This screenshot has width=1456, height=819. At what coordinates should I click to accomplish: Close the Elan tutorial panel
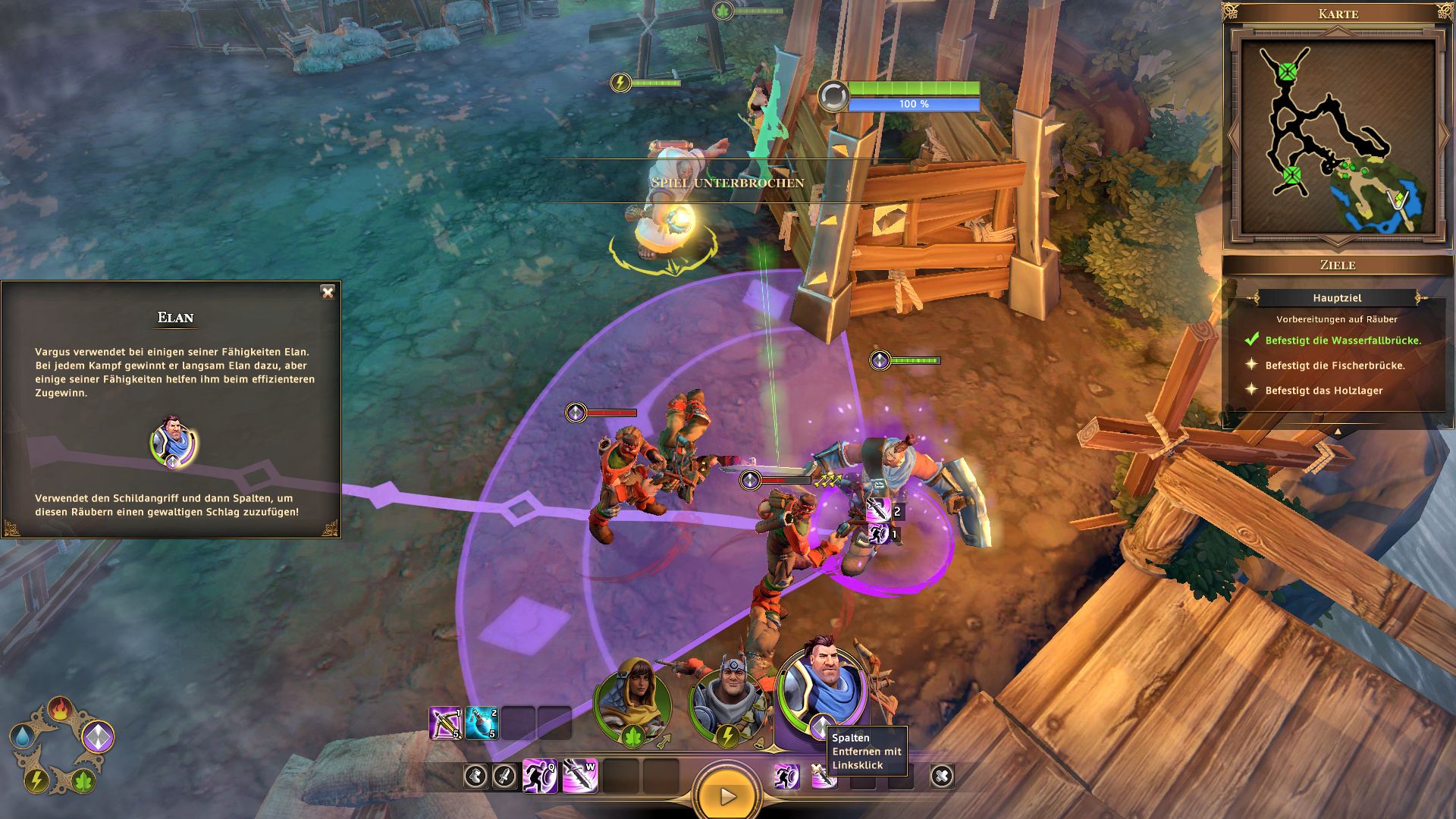pyautogui.click(x=328, y=293)
